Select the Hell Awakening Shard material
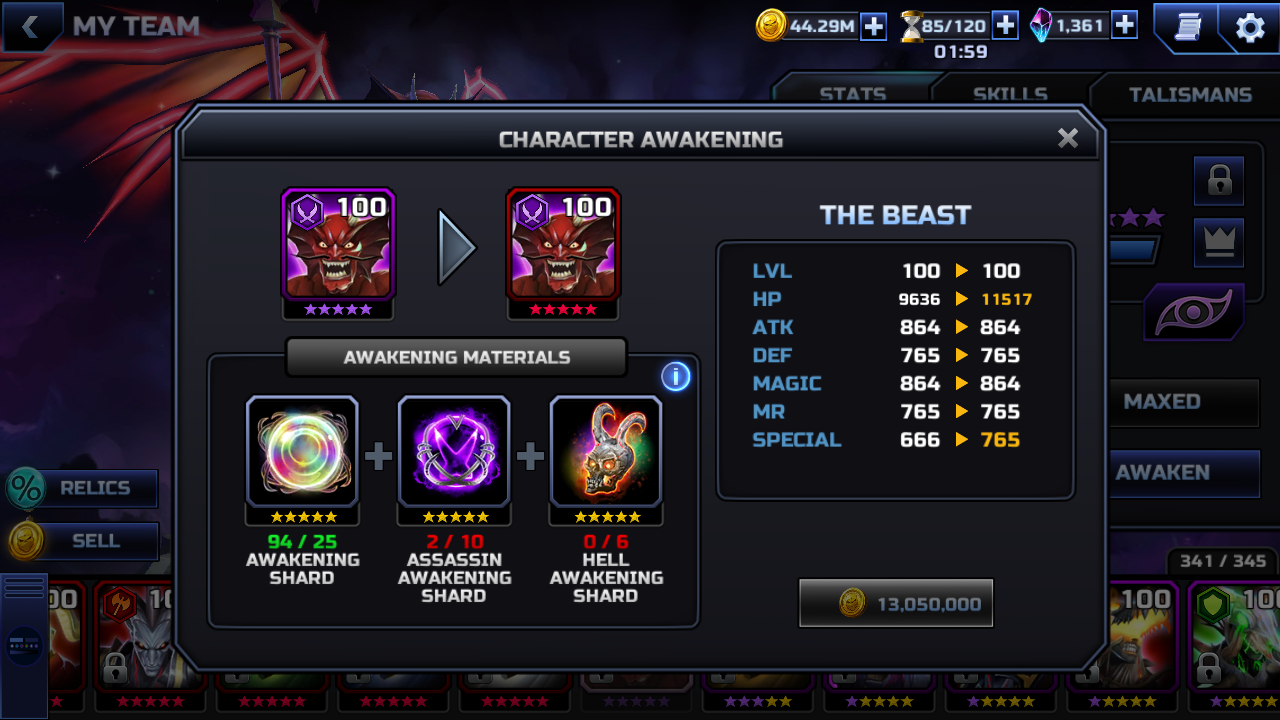Screen dimensions: 1280x720 (606, 452)
